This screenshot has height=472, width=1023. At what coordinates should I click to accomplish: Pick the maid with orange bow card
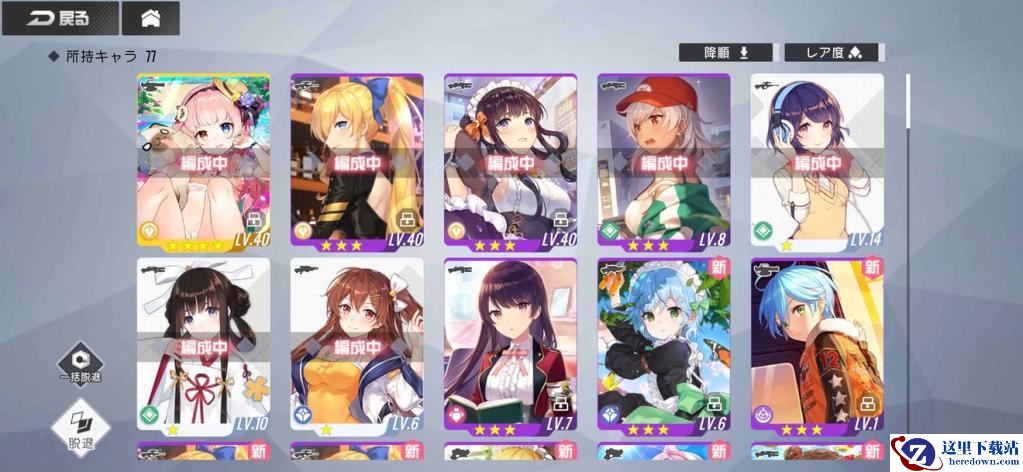coord(510,160)
